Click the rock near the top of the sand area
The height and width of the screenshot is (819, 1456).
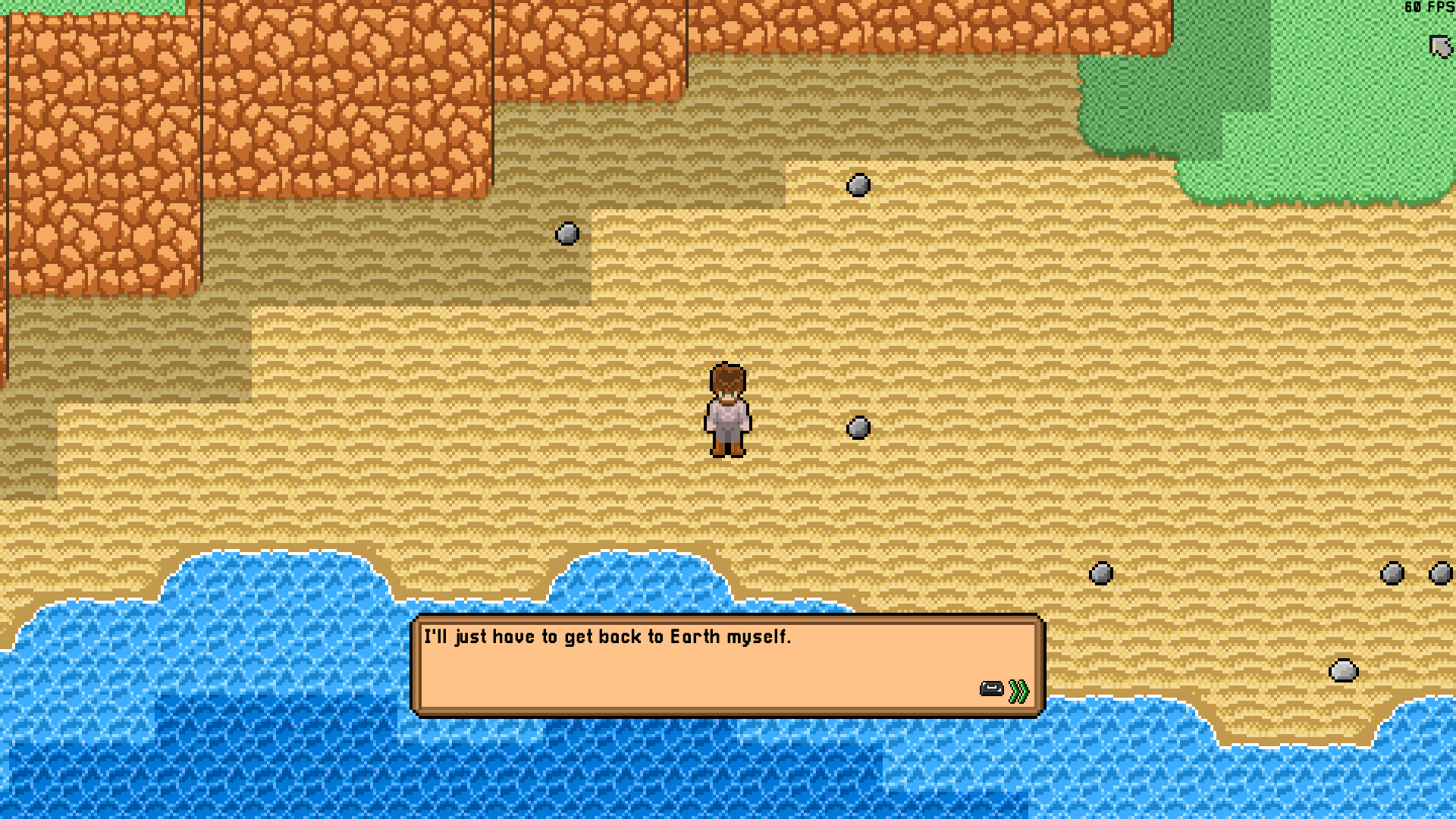pyautogui.click(x=858, y=185)
